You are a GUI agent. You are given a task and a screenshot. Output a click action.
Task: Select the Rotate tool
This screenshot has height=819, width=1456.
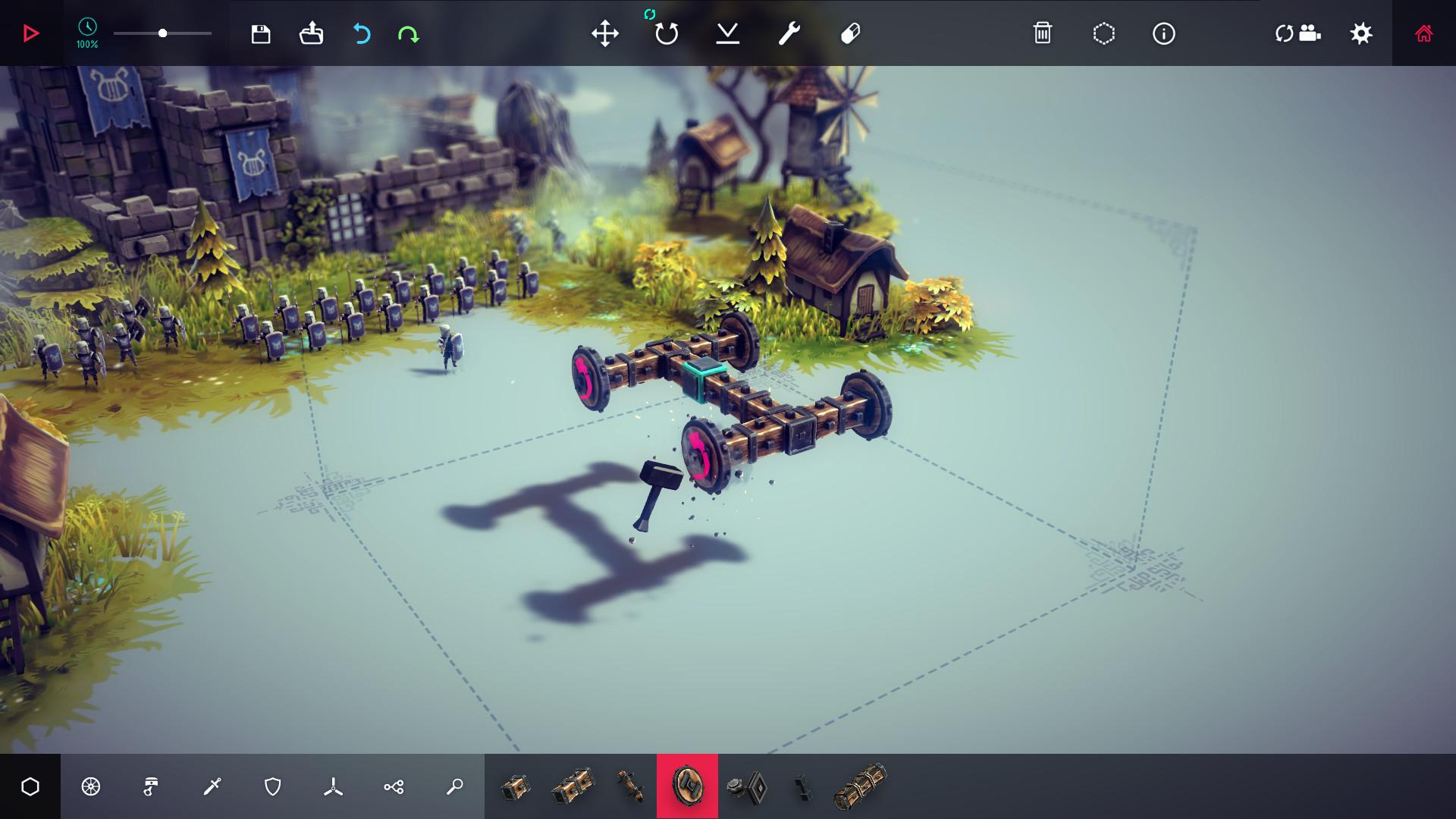tap(666, 33)
